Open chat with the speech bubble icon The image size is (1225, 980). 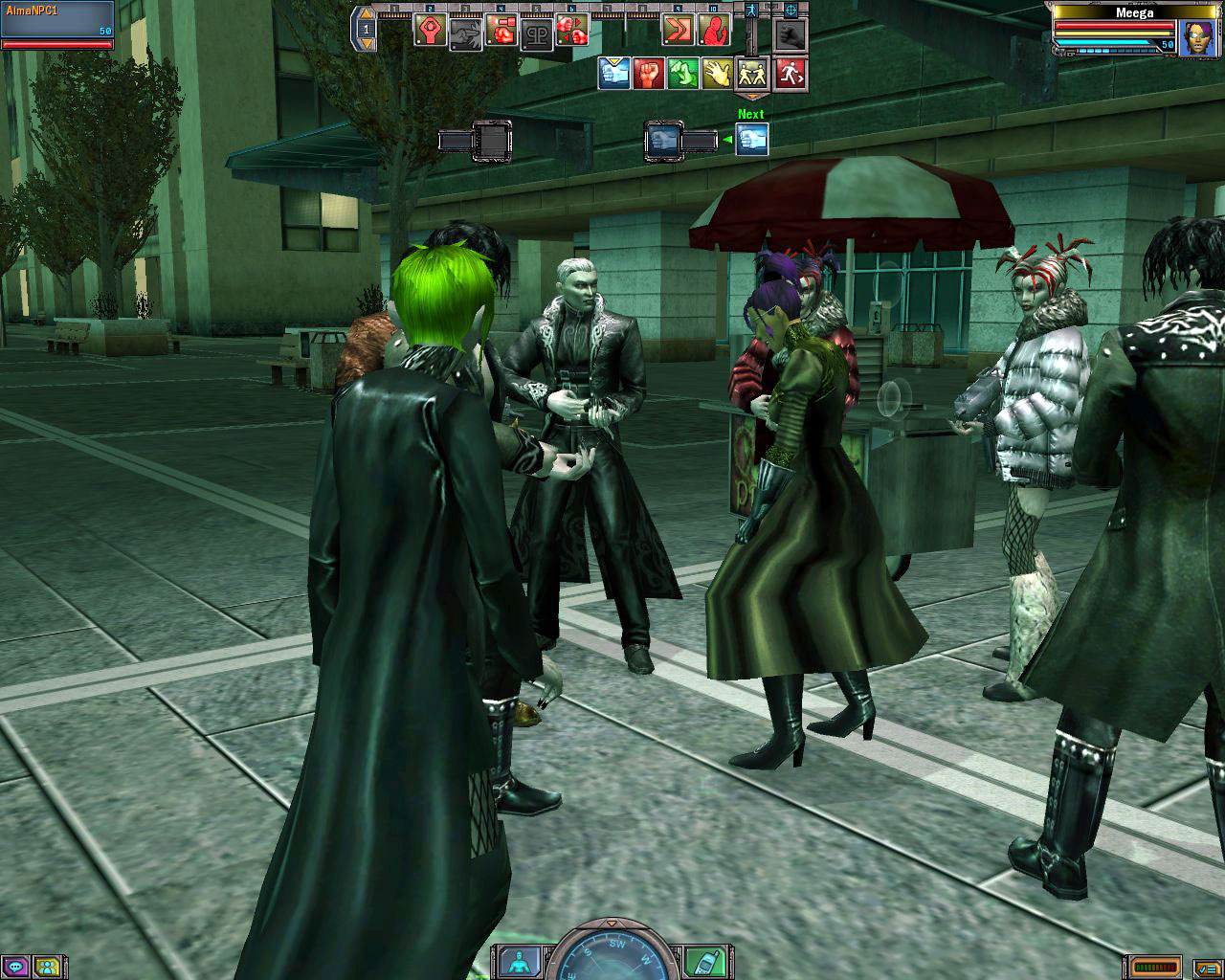pos(17,966)
